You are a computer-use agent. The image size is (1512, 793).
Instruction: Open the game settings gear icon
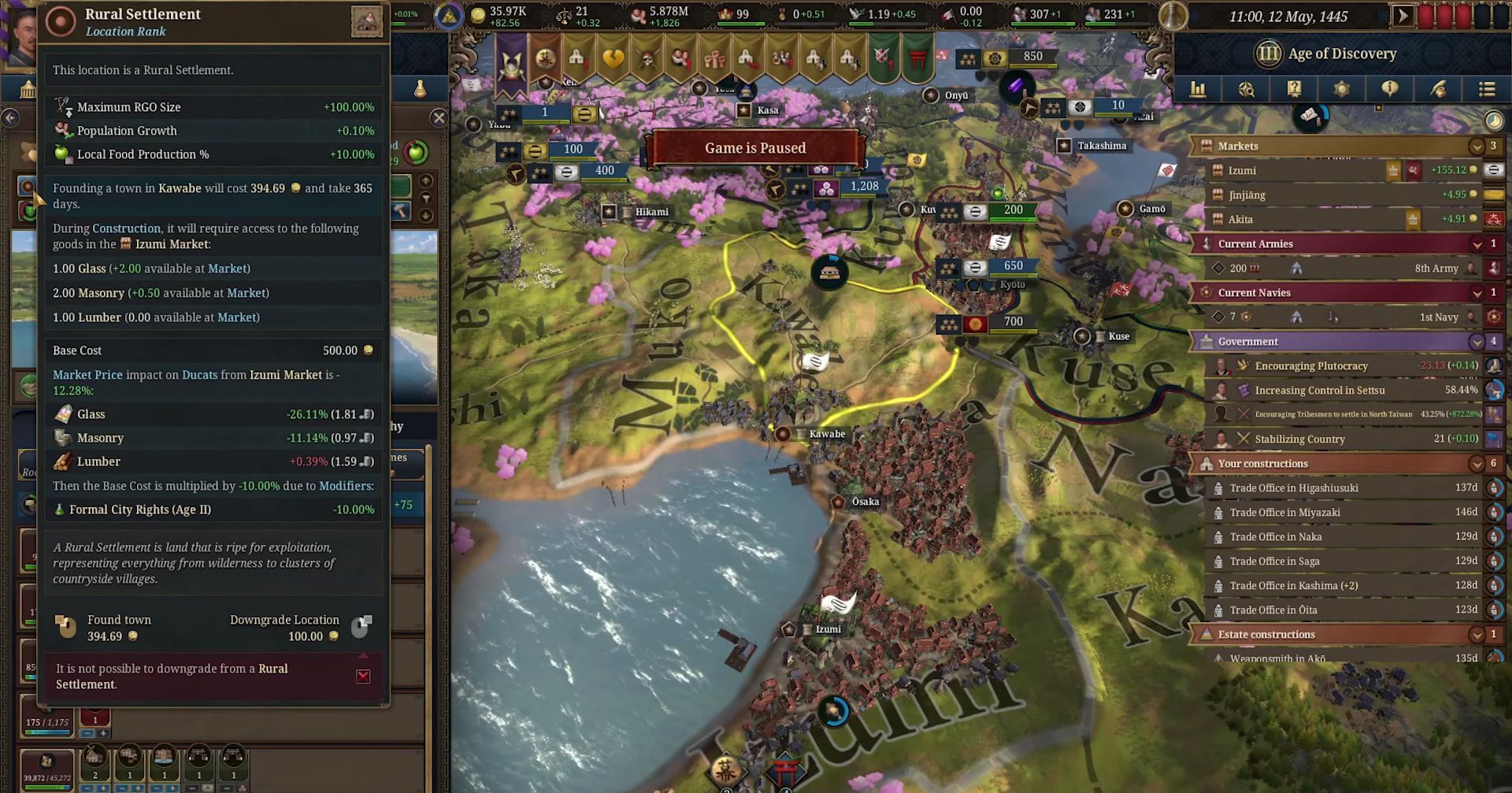pos(1342,89)
